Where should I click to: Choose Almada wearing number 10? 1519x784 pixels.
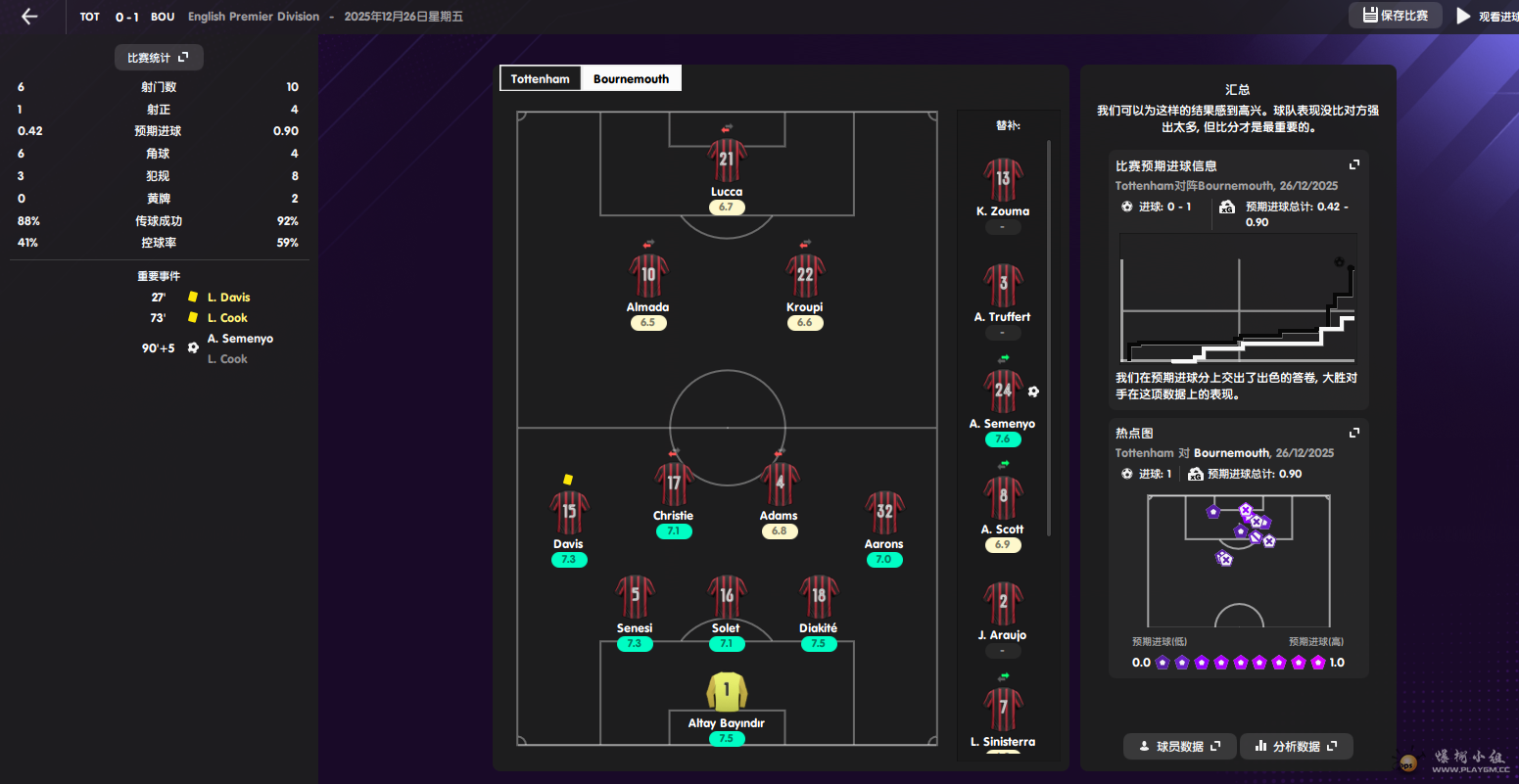(x=647, y=276)
